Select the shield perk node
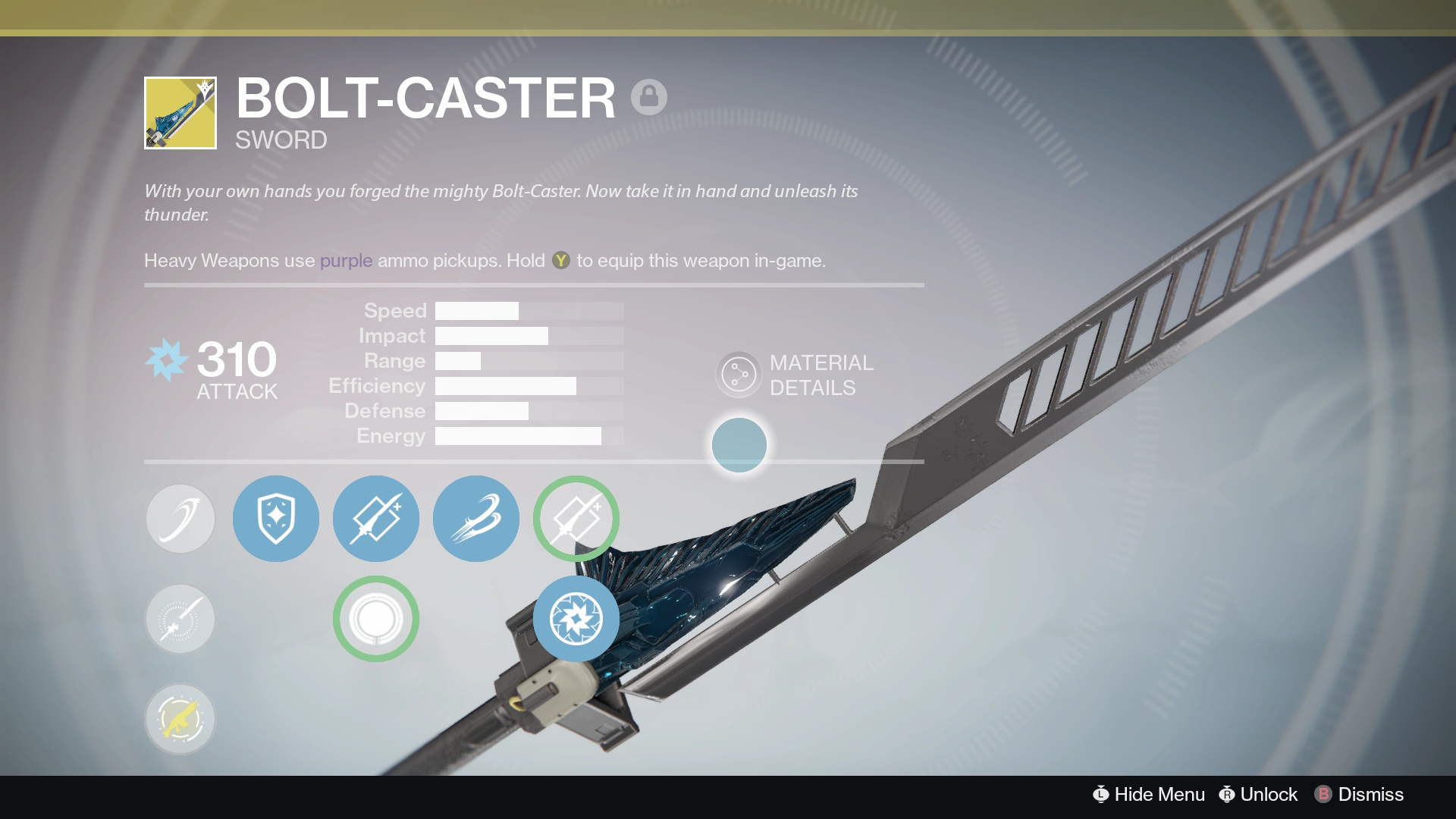 pyautogui.click(x=276, y=519)
